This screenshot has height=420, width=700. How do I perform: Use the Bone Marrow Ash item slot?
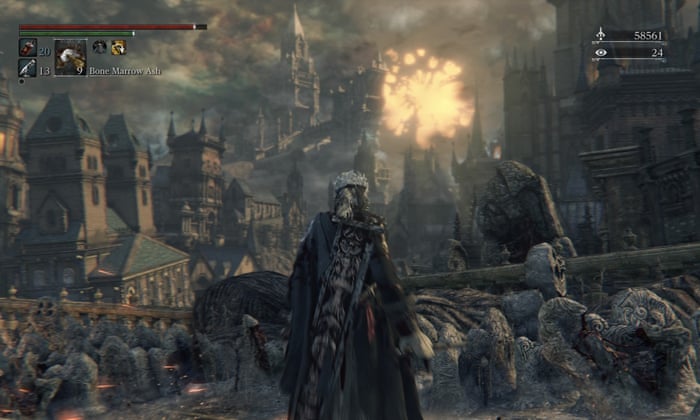click(x=70, y=57)
